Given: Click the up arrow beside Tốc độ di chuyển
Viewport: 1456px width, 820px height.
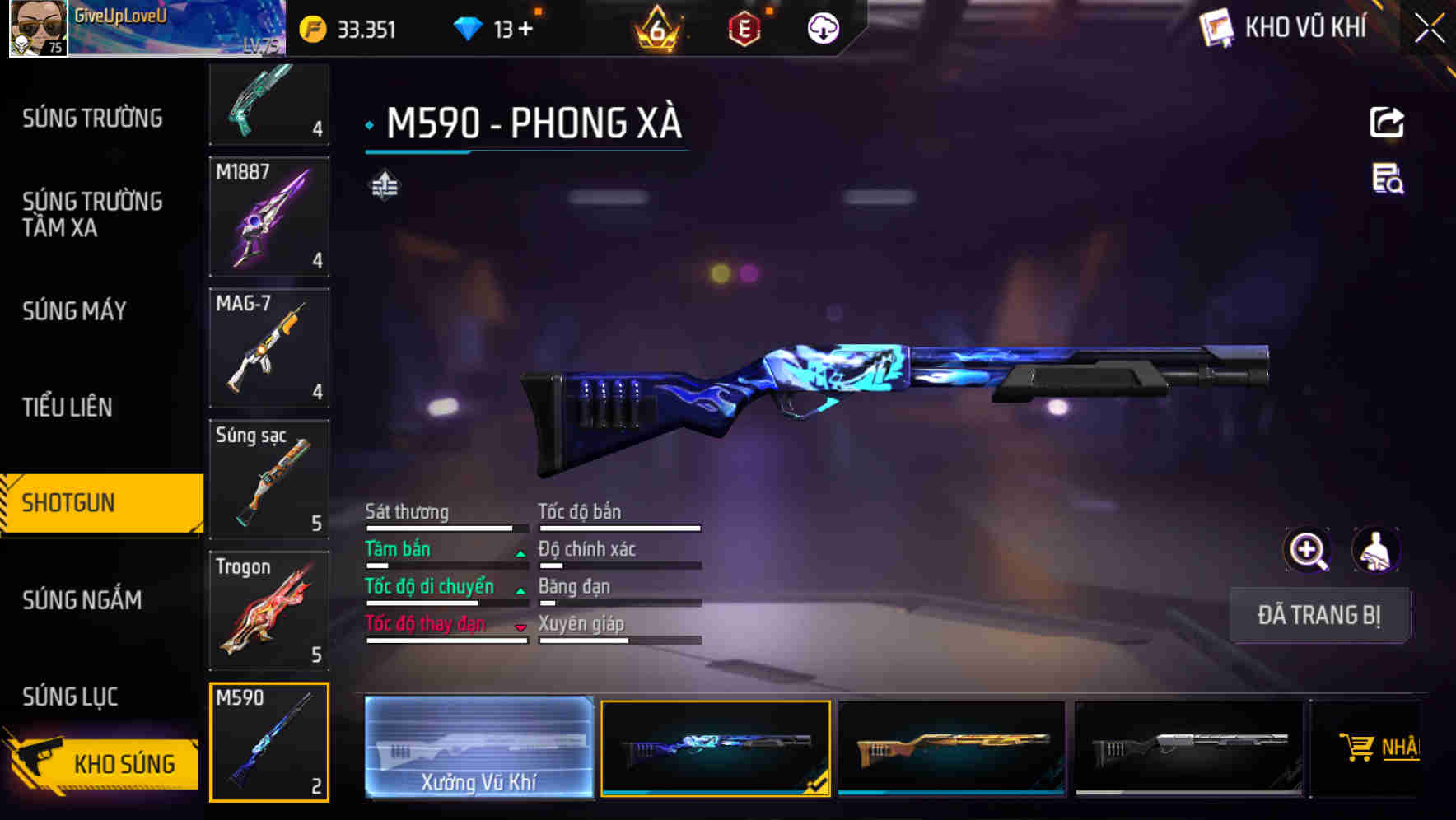Looking at the screenshot, I should click(x=520, y=590).
